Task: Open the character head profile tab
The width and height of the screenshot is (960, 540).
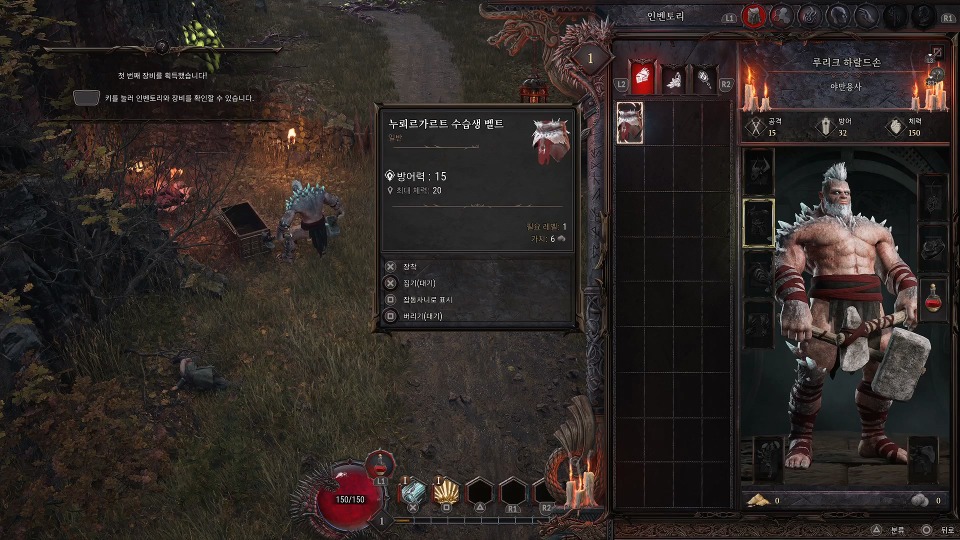Action: [x=838, y=16]
